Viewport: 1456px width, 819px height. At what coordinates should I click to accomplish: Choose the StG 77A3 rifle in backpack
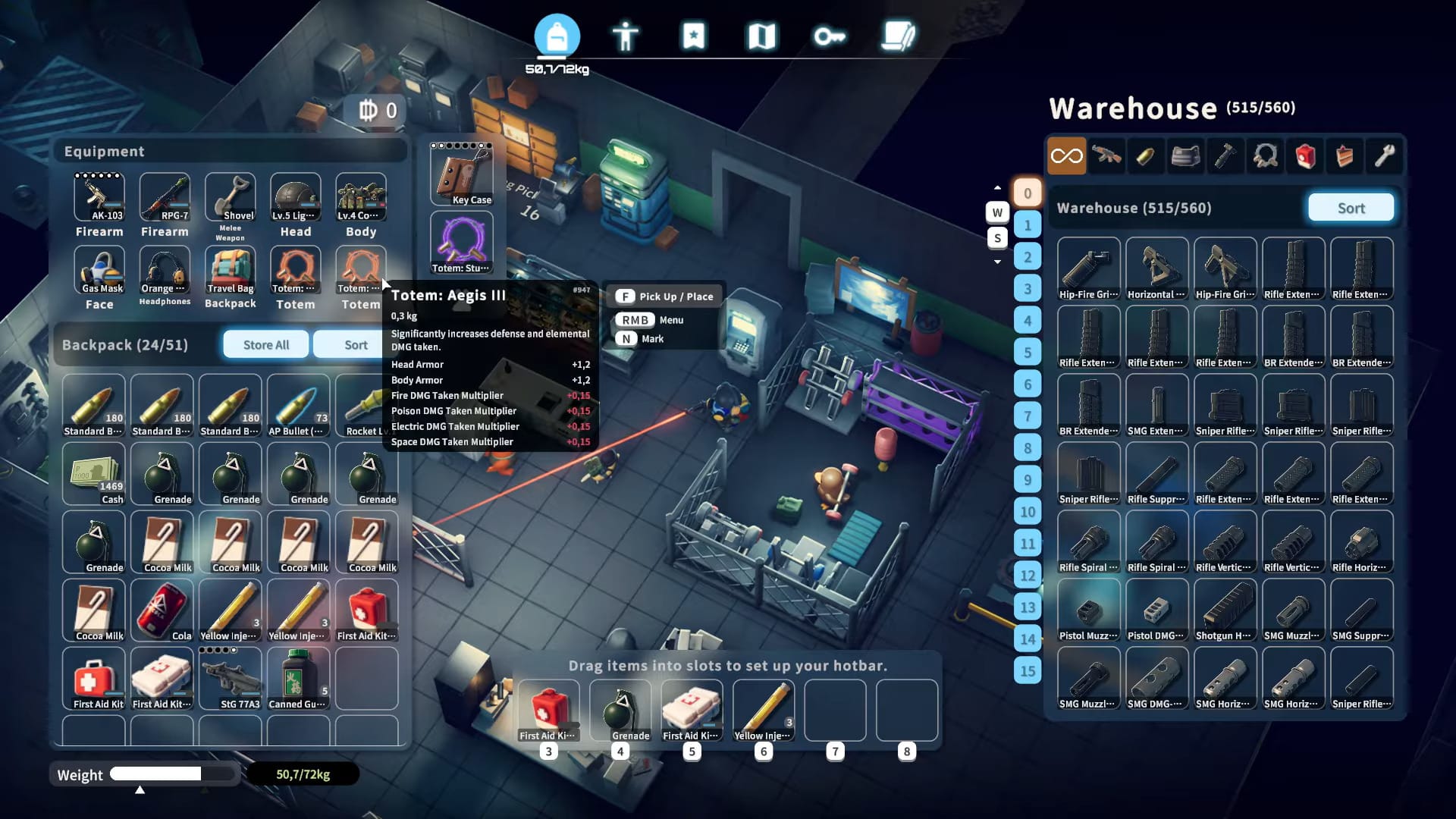pyautogui.click(x=230, y=679)
